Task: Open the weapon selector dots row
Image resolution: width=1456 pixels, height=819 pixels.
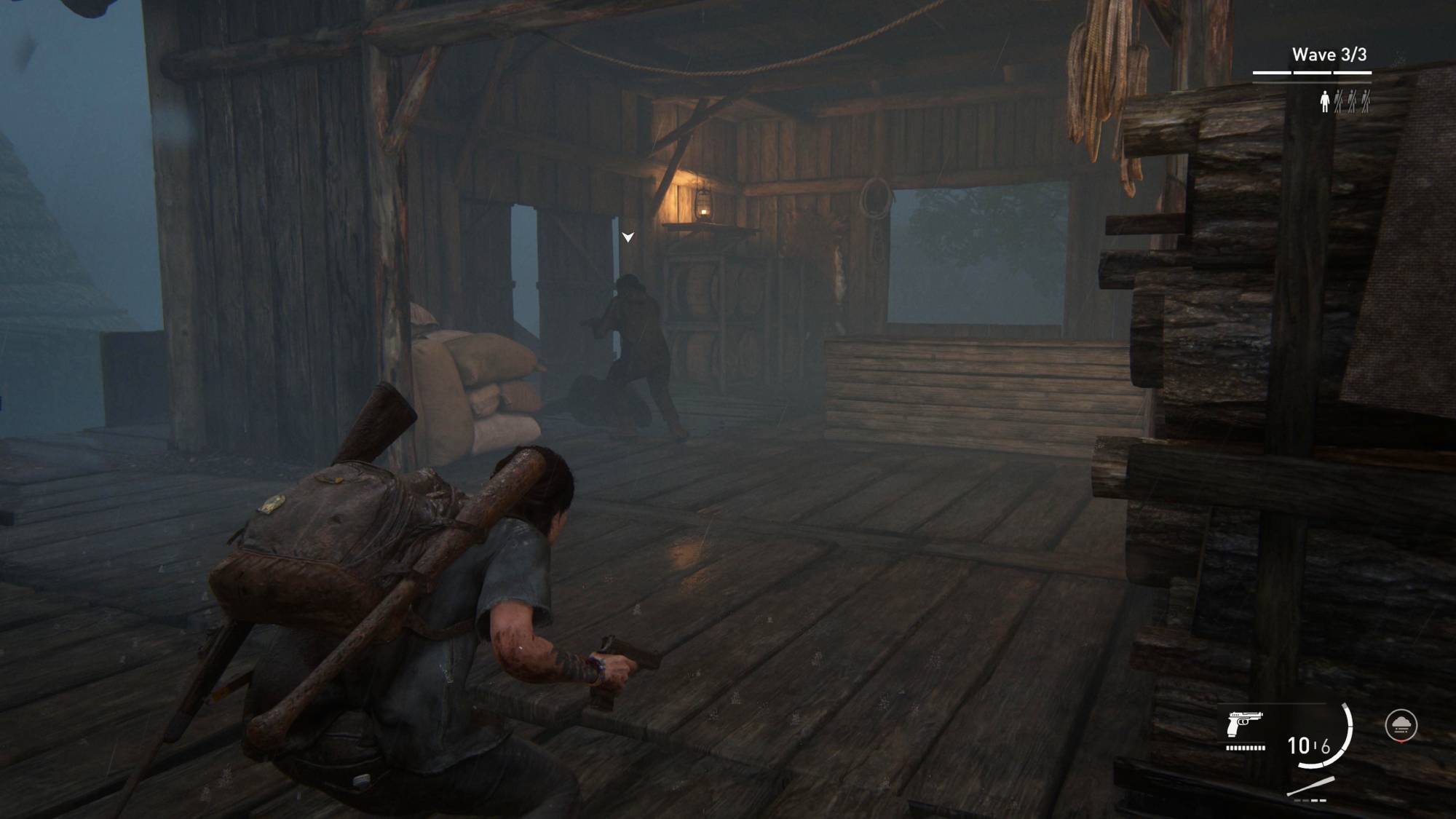Action: point(1310,801)
